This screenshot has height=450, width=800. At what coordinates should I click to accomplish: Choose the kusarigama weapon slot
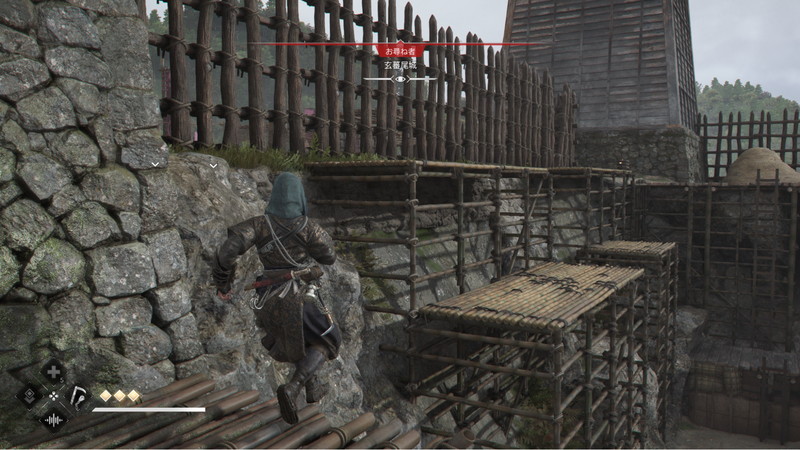point(77,395)
